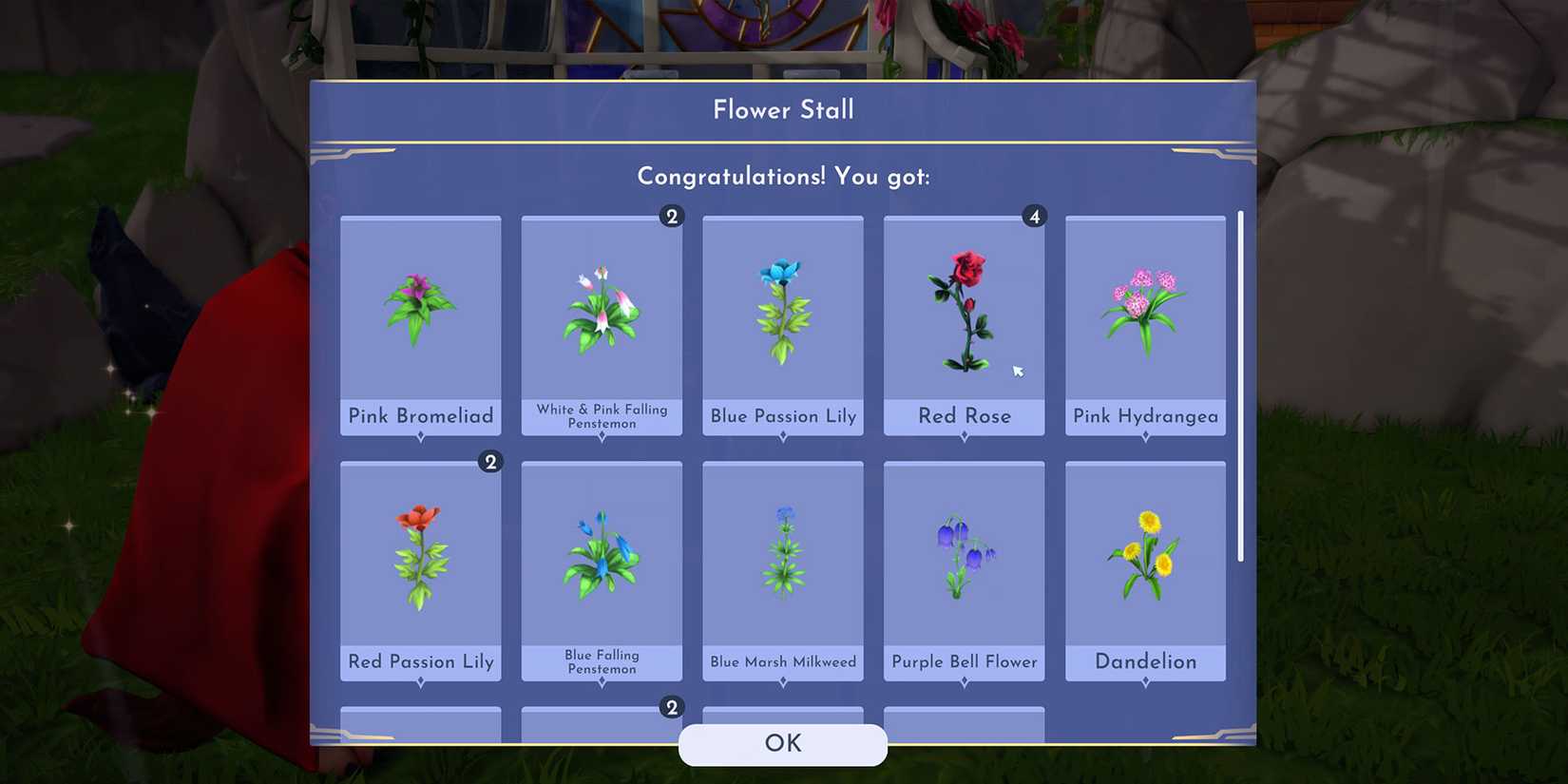Select the Blue Falling Penstemon flower icon

pos(602,551)
